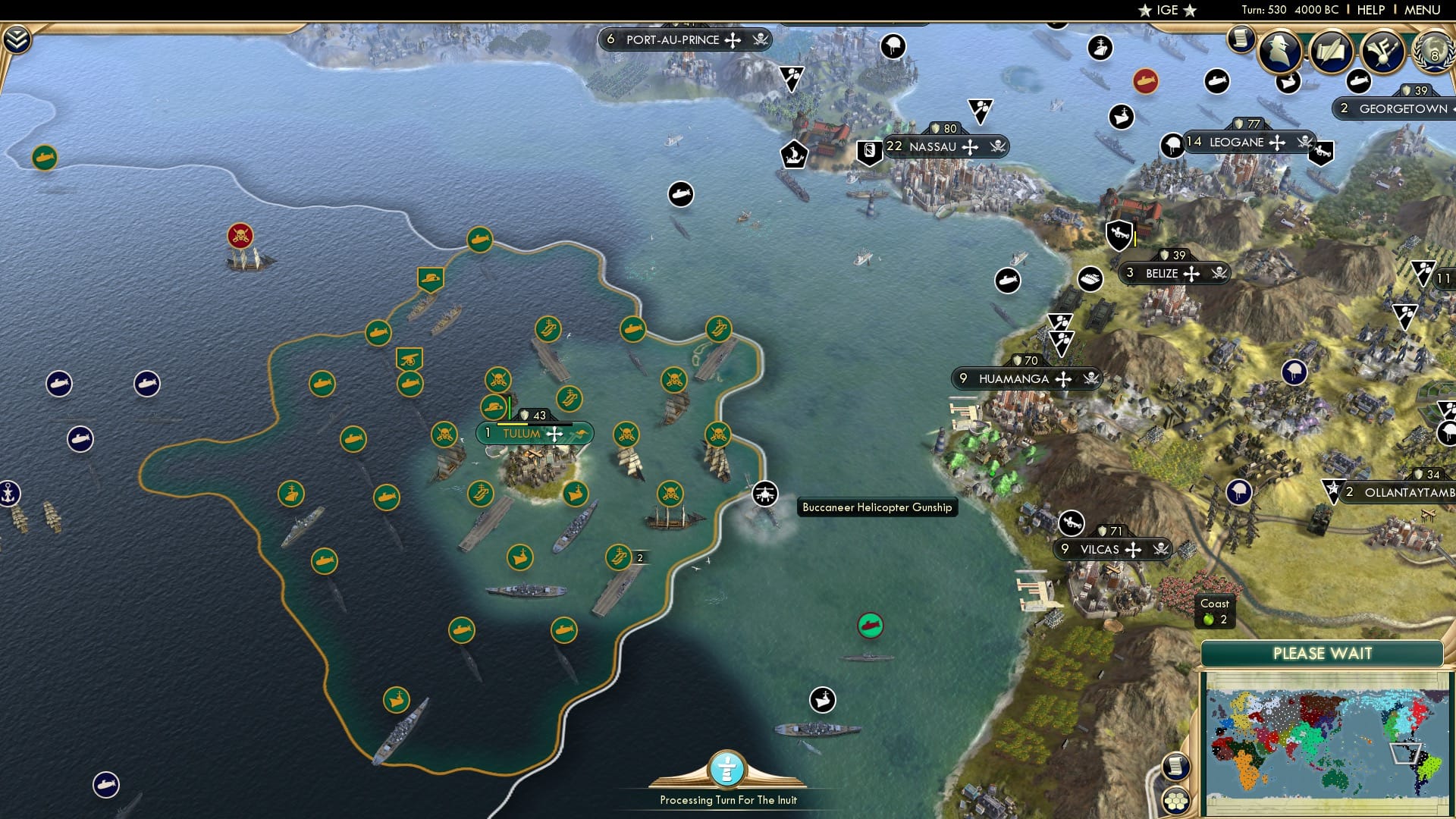This screenshot has width=1456, height=819.
Task: Toggle Strategic View with the hex icon
Action: [1175, 801]
